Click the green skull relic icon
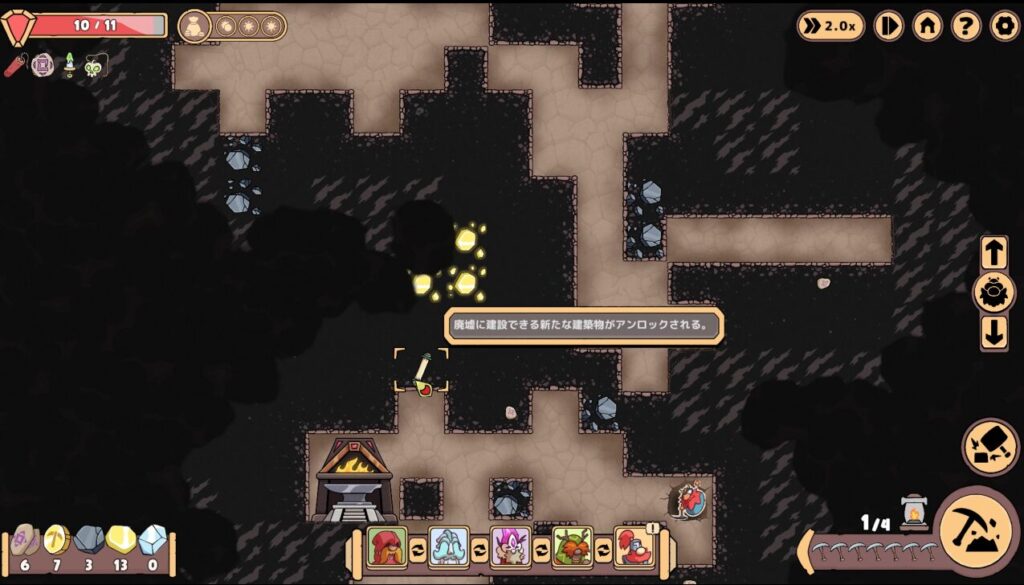Viewport: 1024px width, 585px height. click(x=94, y=67)
